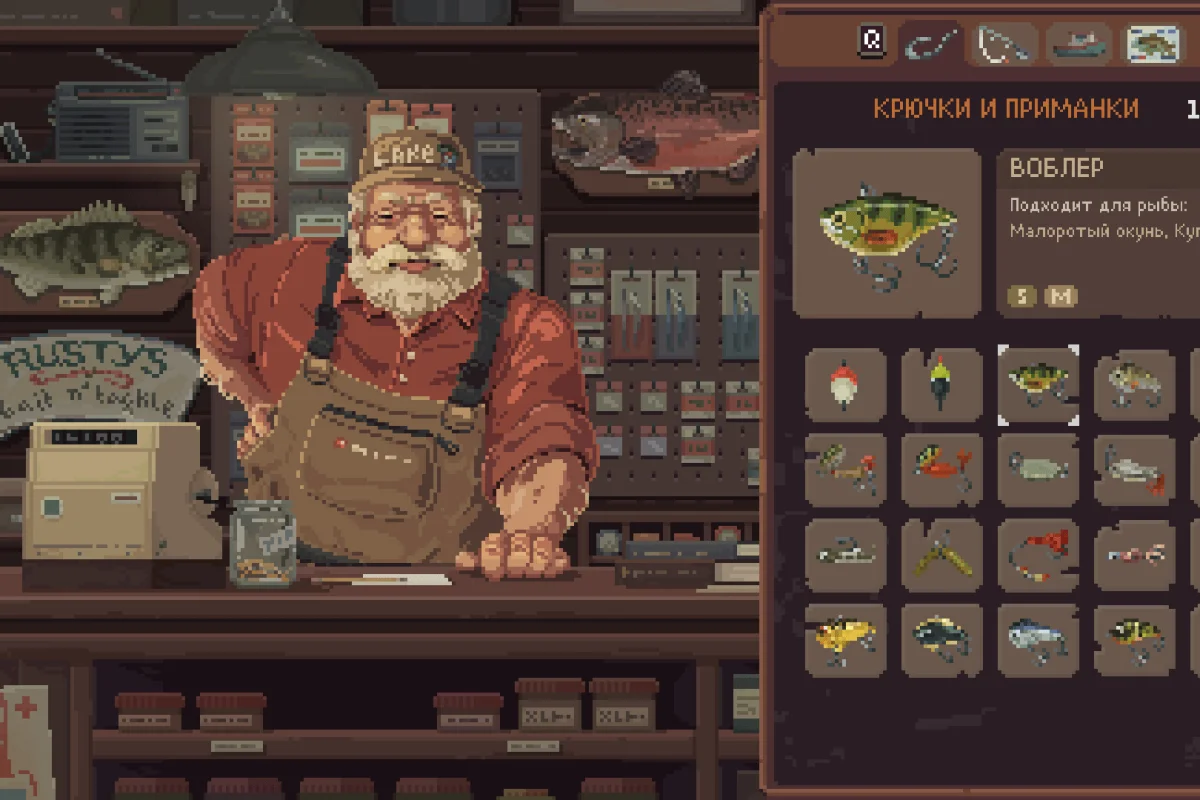The height and width of the screenshot is (800, 1200).
Task: Select the silver lure with red tail
Action: [x=1134, y=469]
